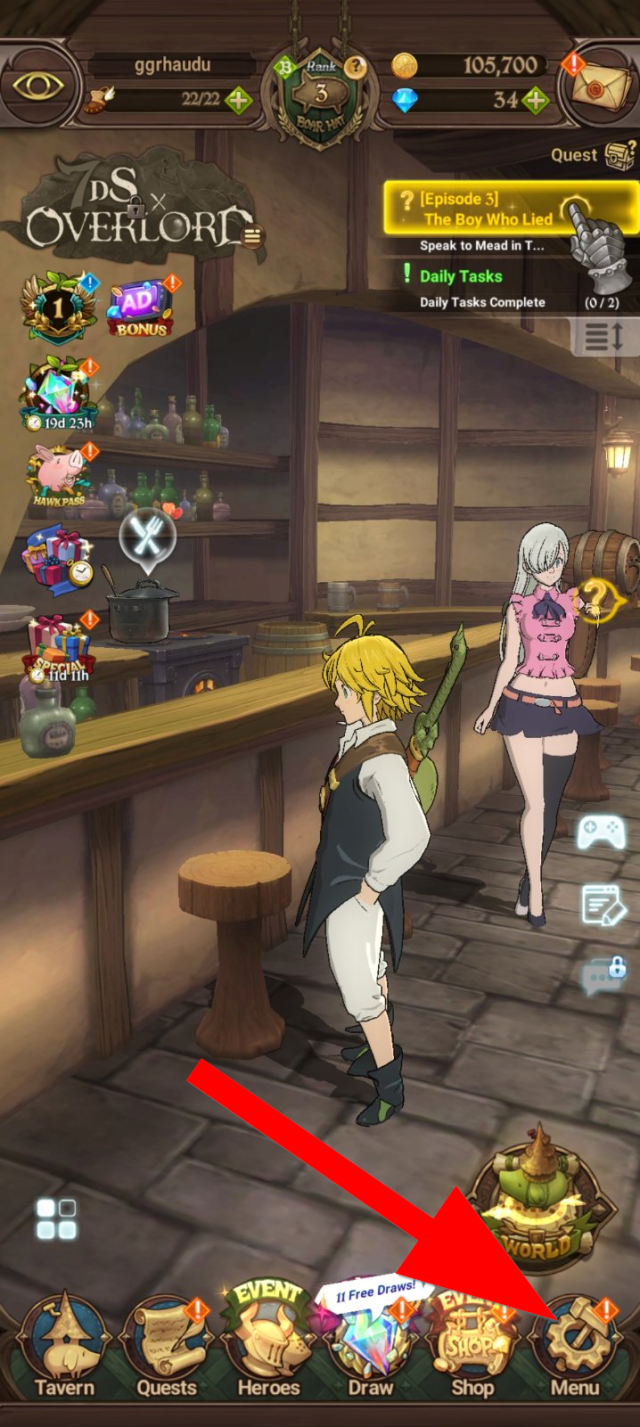Open the Tavern tab

[63, 1345]
